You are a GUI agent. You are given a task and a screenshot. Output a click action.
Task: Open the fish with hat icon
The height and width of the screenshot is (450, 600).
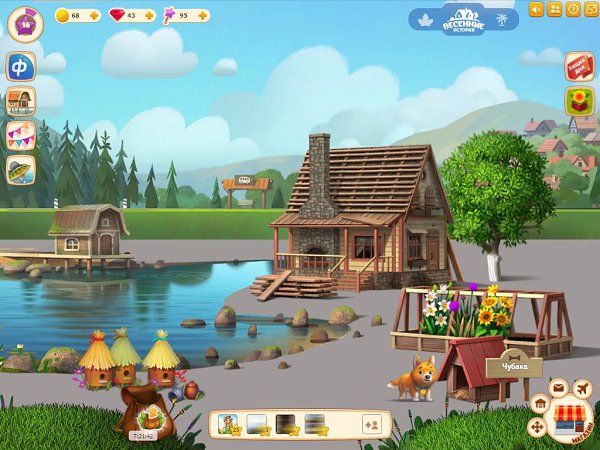[20, 169]
